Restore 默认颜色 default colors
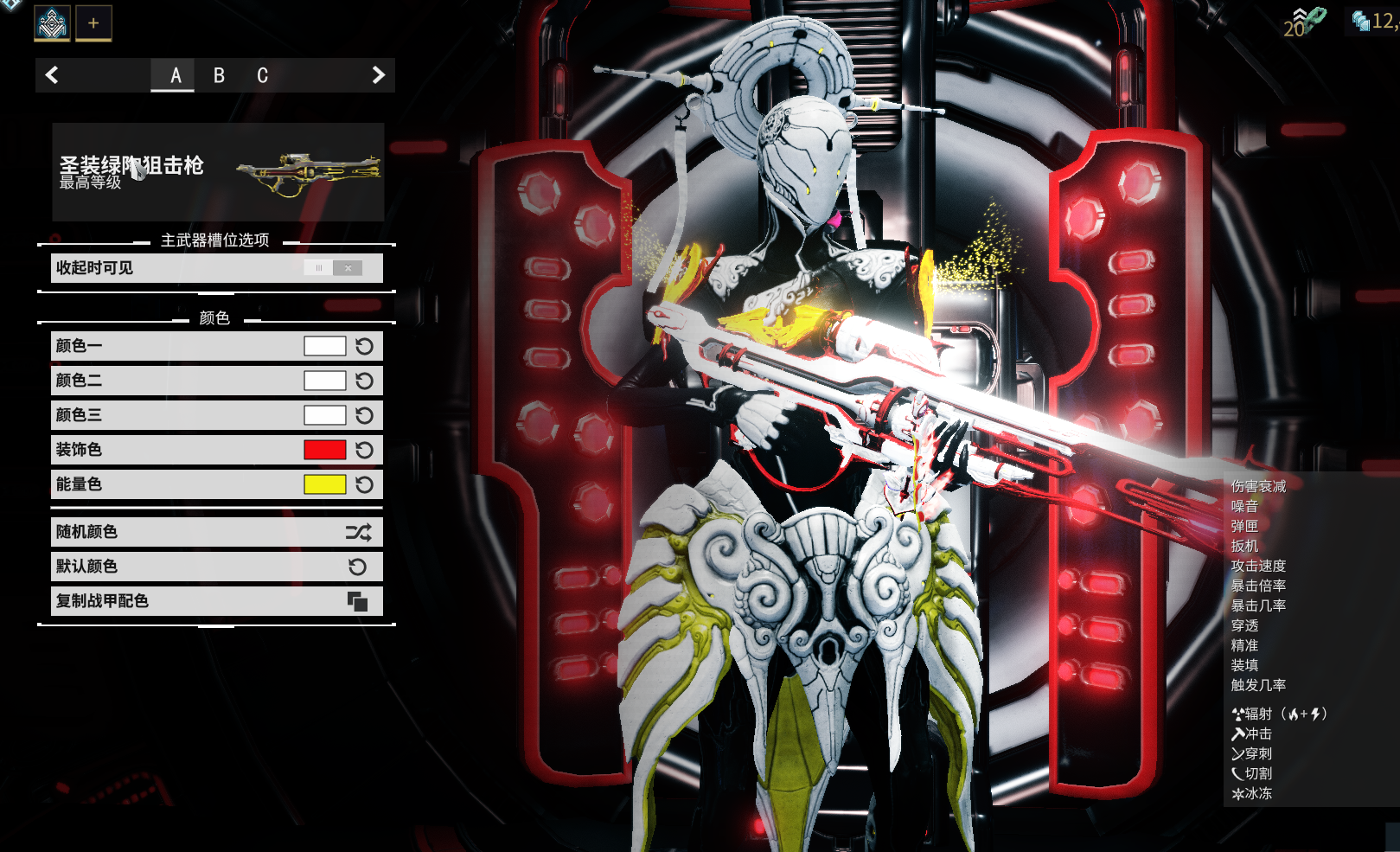The height and width of the screenshot is (852, 1400). pyautogui.click(x=216, y=567)
